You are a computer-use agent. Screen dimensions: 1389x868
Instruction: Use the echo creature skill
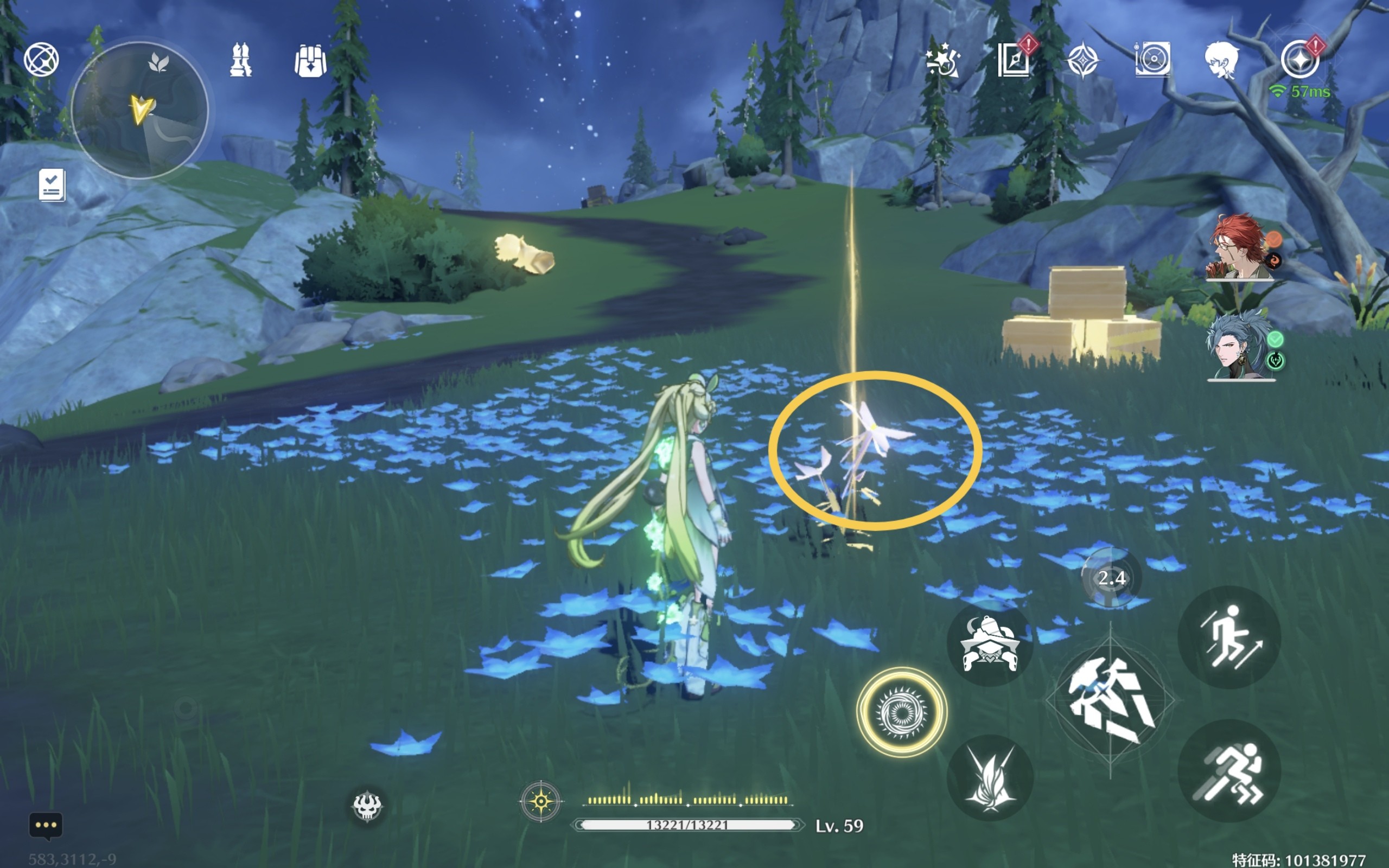(x=990, y=645)
